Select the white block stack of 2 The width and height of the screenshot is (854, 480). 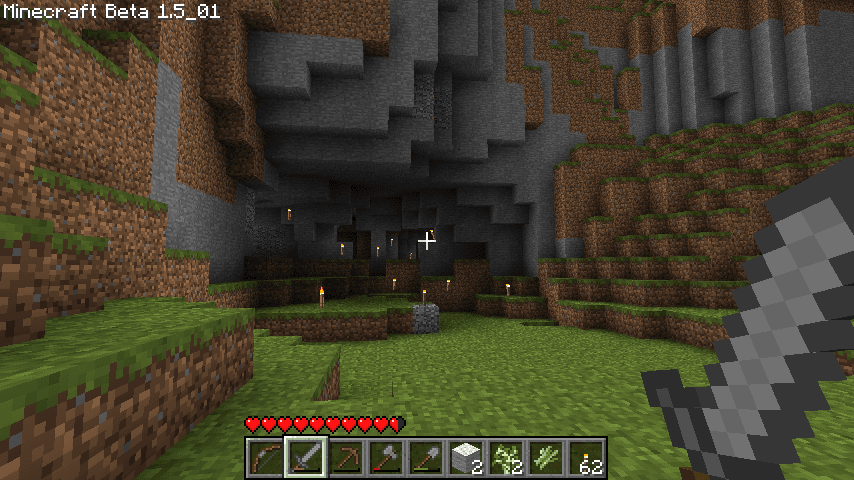pyautogui.click(x=465, y=458)
